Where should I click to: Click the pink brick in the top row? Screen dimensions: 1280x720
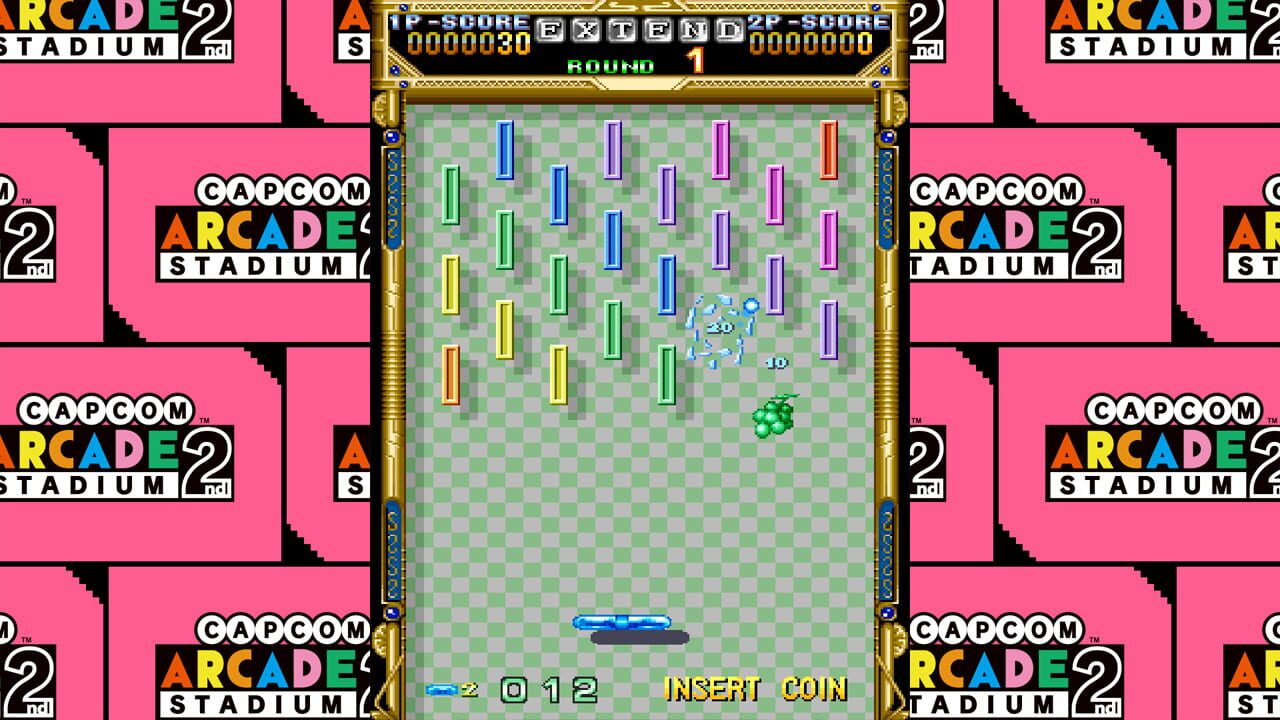point(720,150)
